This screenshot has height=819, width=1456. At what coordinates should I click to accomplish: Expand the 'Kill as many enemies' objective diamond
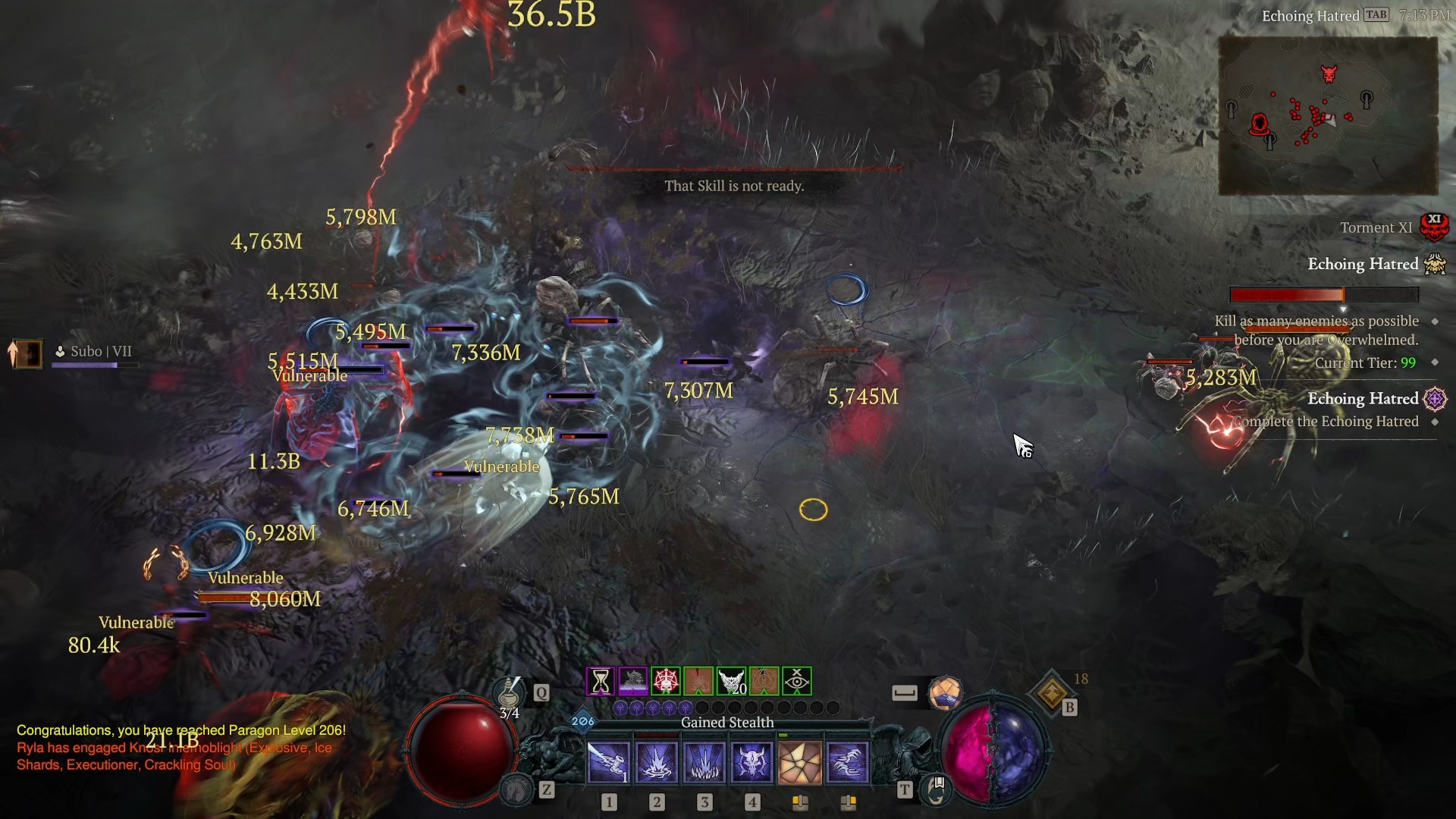[1436, 321]
